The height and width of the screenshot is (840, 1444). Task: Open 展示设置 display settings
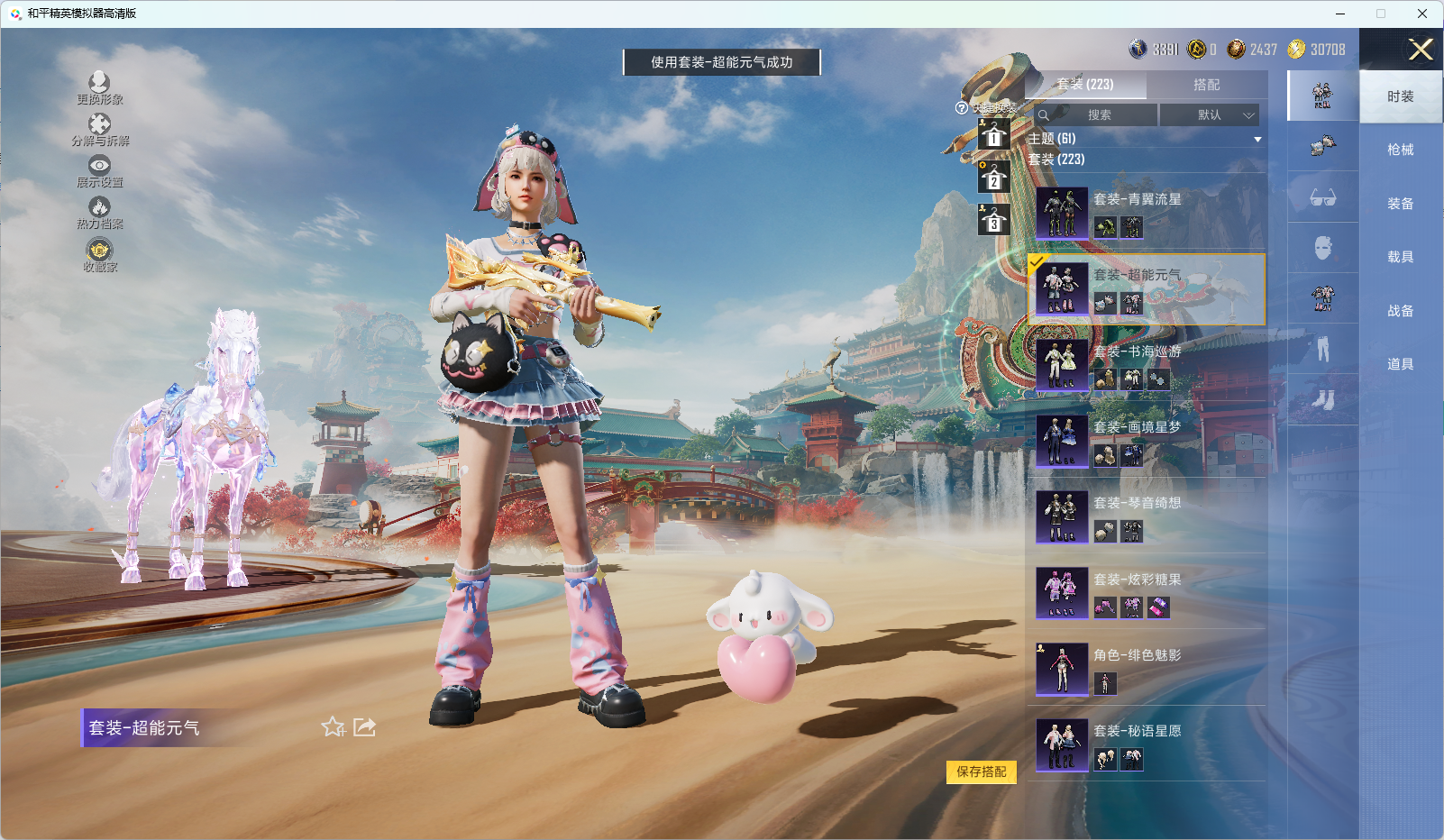[99, 171]
